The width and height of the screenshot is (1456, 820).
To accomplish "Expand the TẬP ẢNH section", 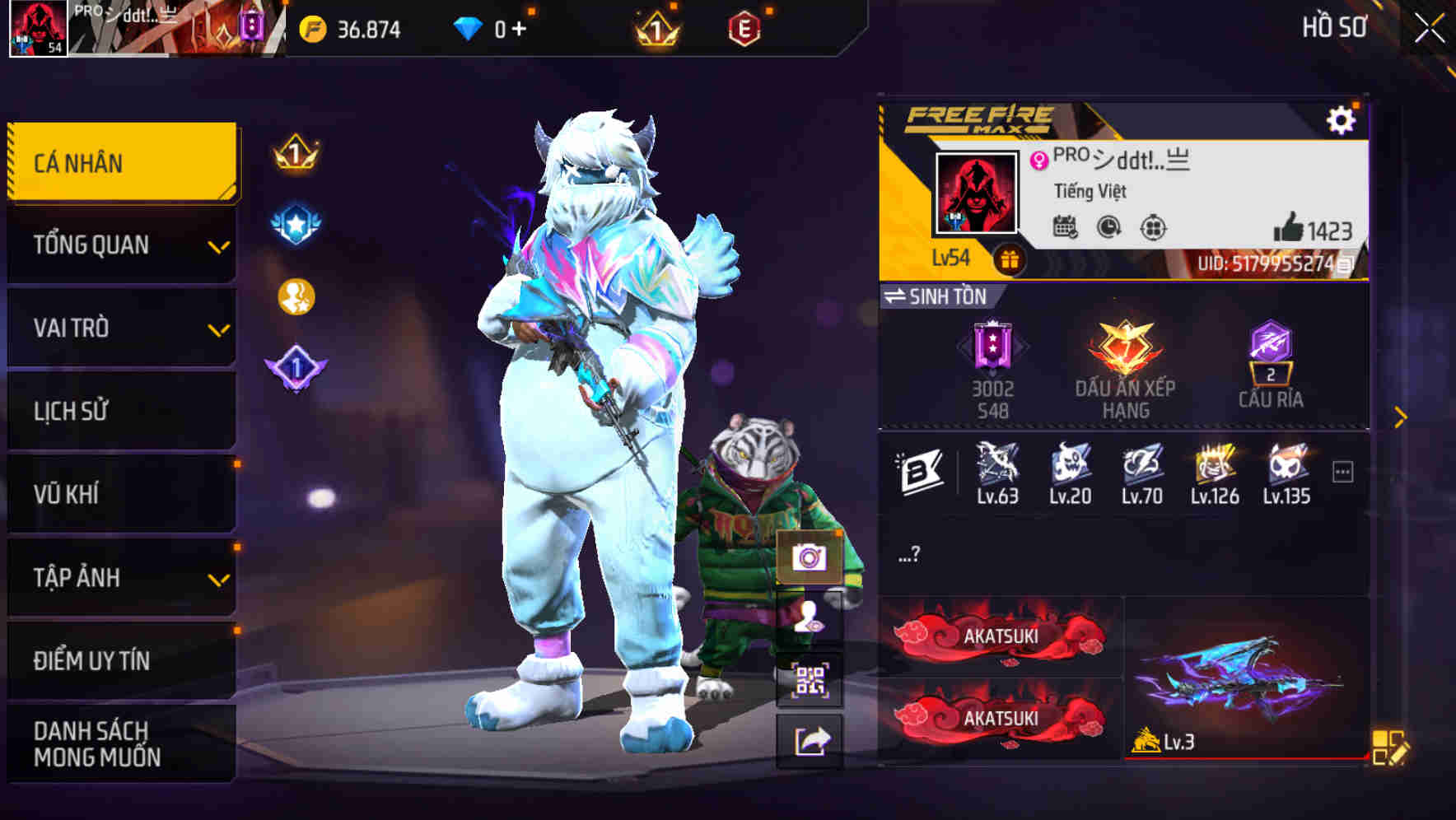I will coord(119,577).
